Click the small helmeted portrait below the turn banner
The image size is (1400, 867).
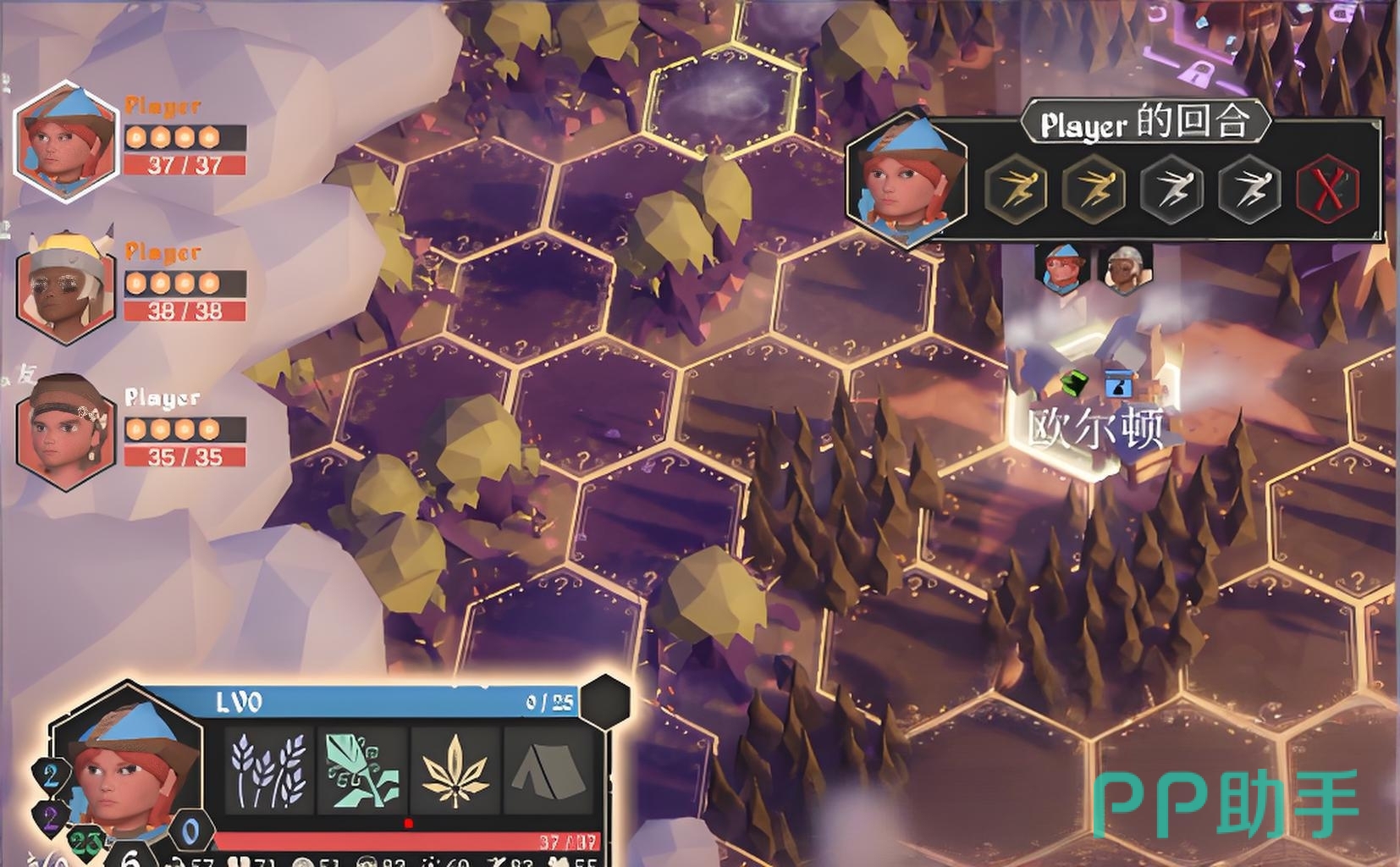point(1125,269)
